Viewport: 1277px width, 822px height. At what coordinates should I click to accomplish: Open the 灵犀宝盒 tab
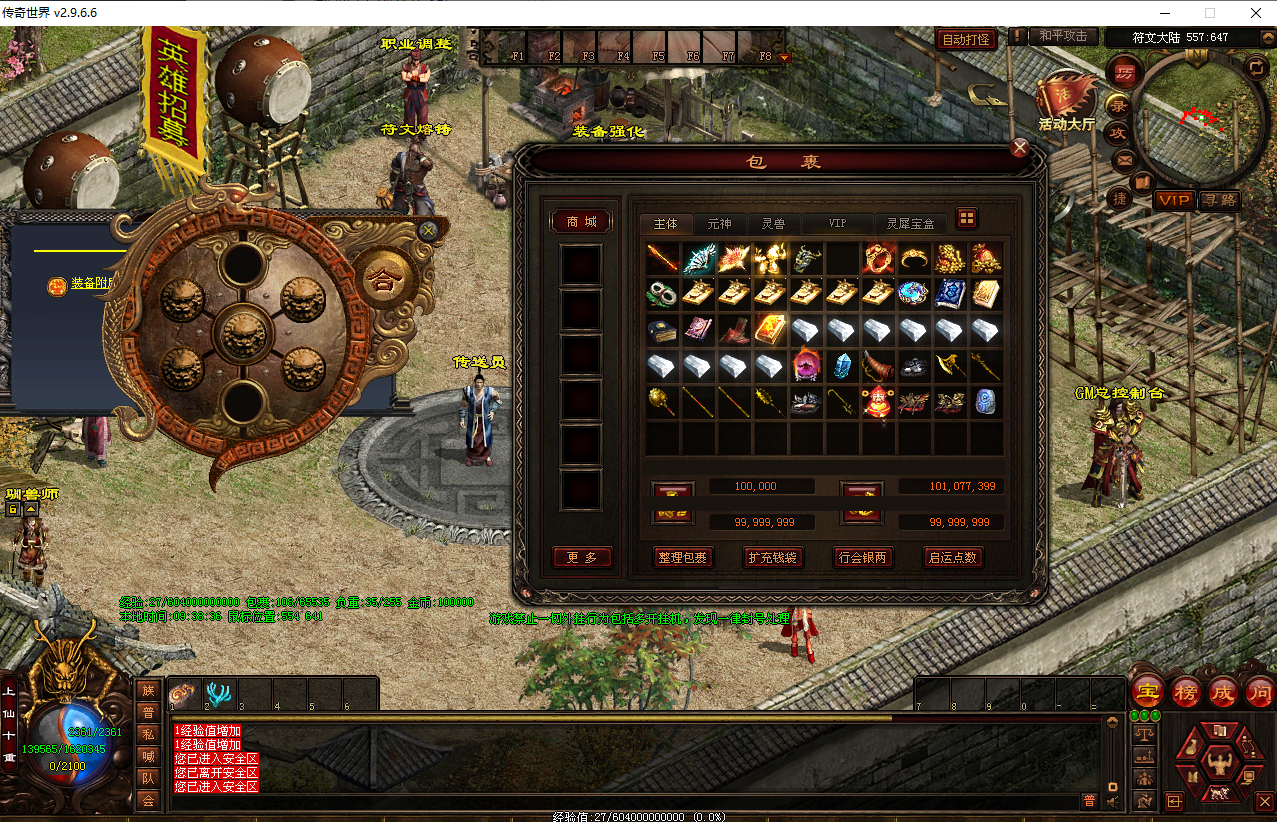910,223
